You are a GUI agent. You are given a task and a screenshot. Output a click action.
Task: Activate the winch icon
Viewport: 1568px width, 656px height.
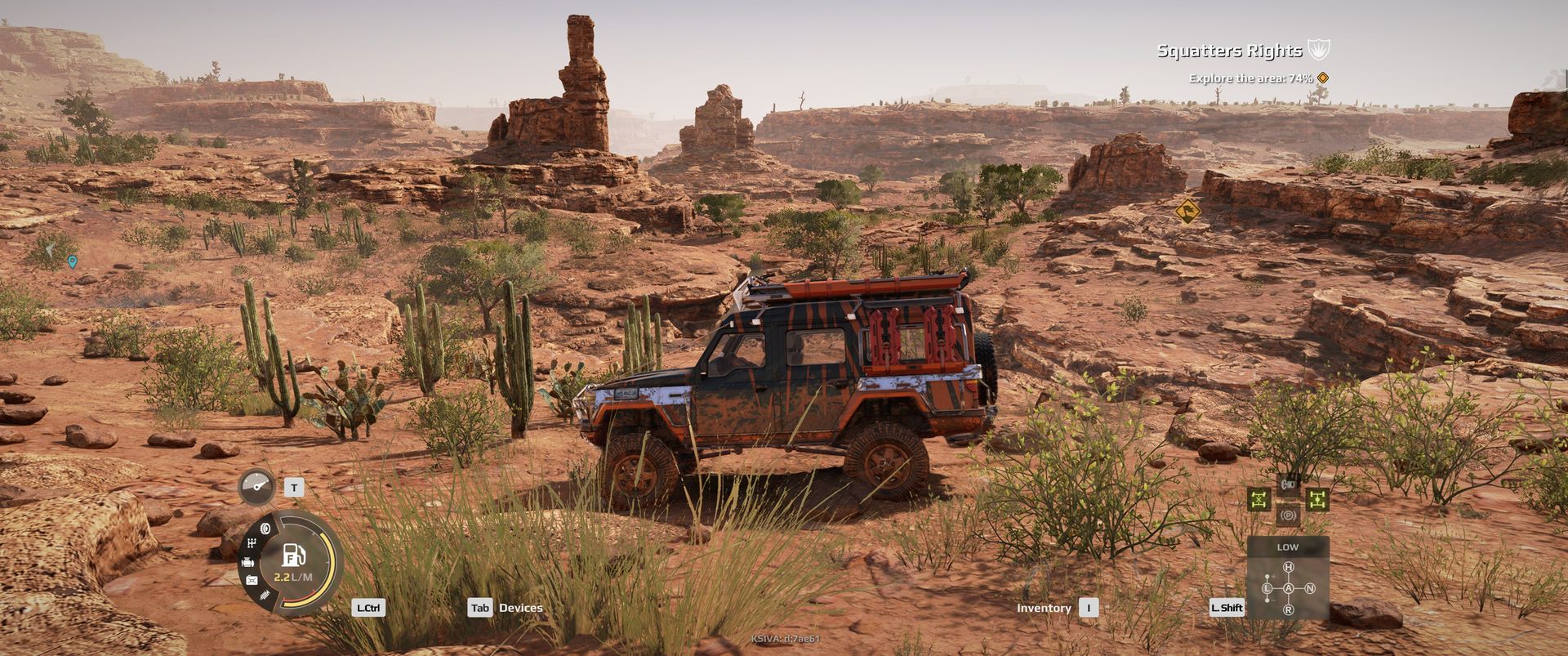pyautogui.click(x=1288, y=484)
